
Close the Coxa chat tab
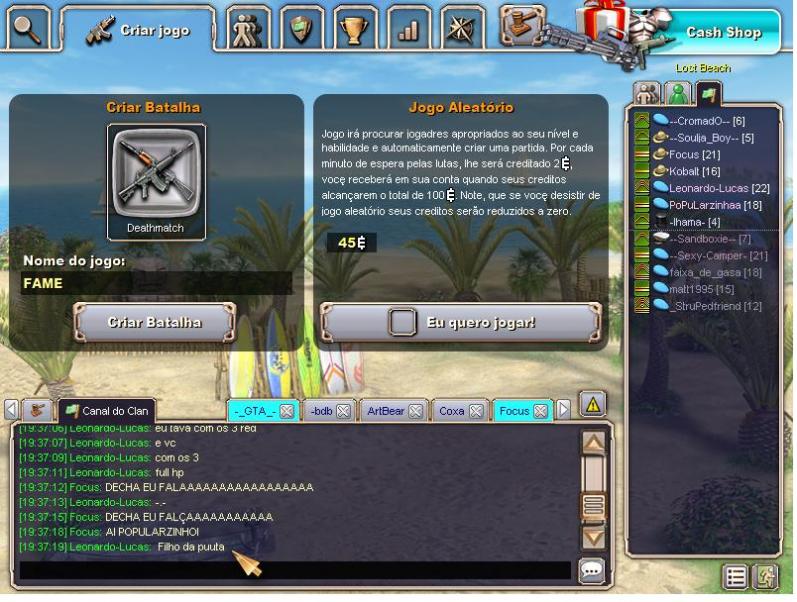coord(477,410)
